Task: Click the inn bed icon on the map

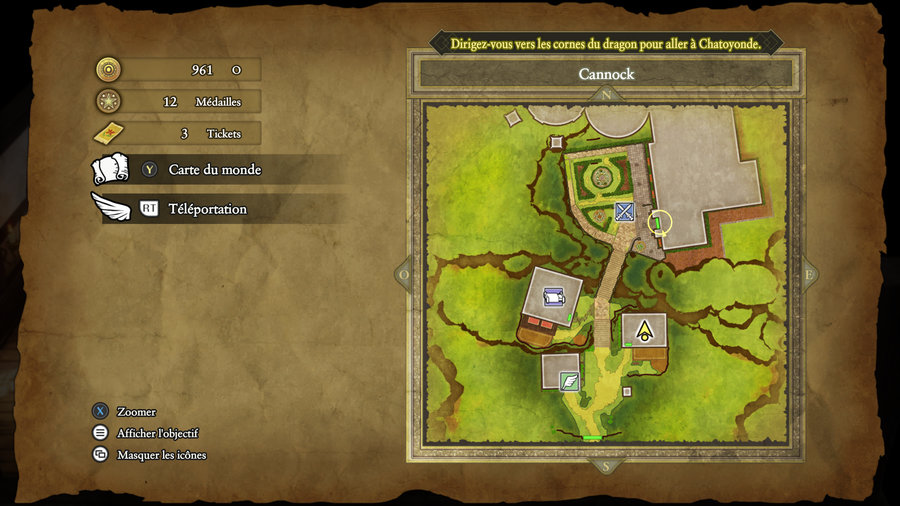Action: [553, 296]
